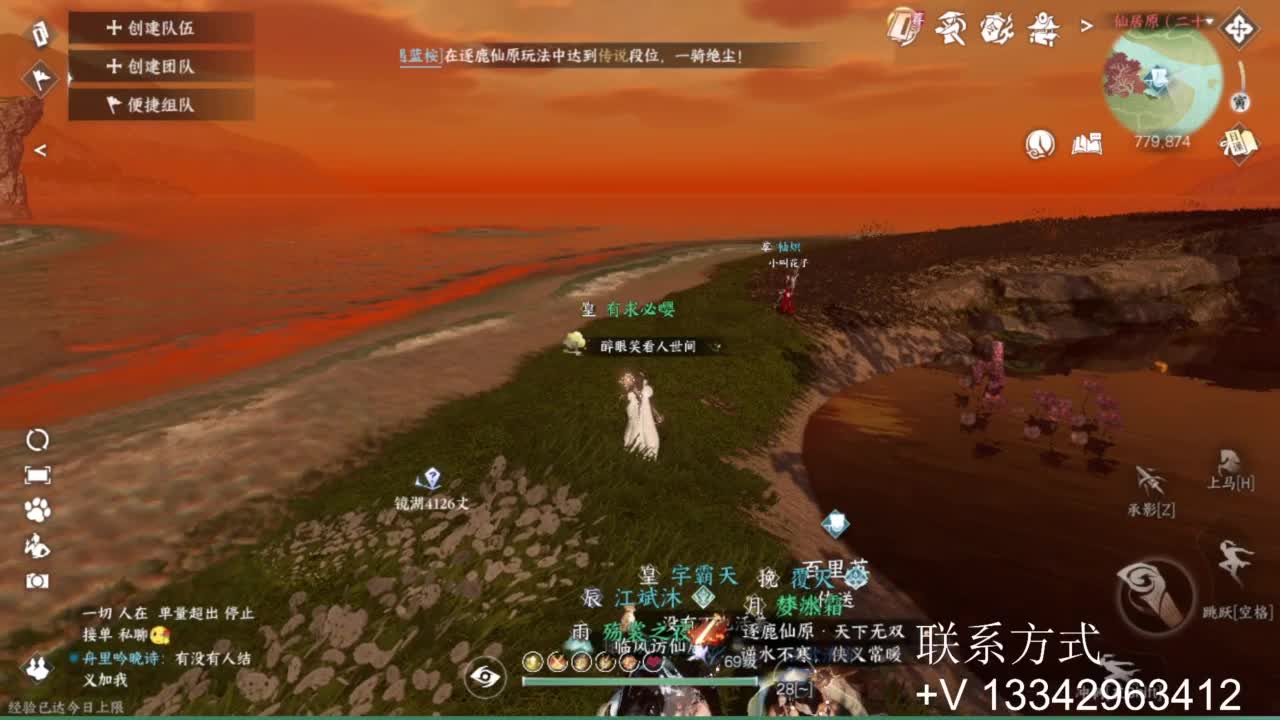1280x720 pixels.
Task: Click the clock icon below the minimap
Action: click(x=1042, y=143)
